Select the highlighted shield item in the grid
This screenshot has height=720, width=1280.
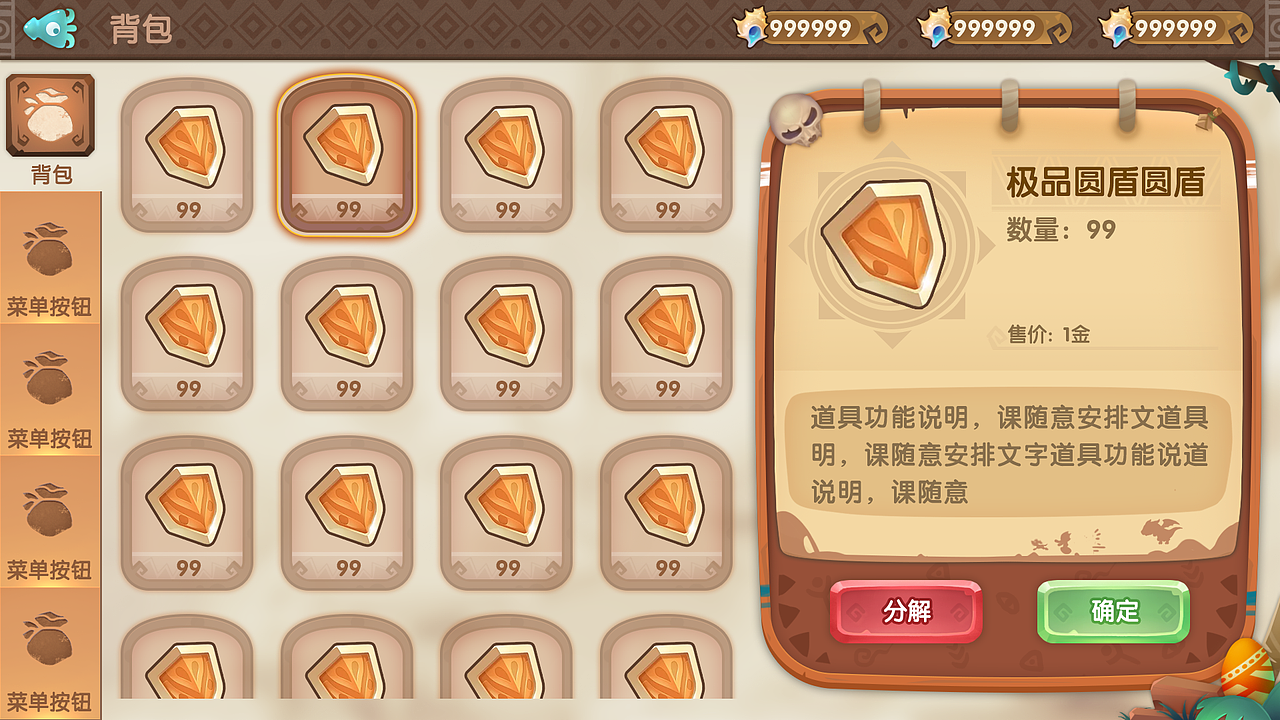347,155
